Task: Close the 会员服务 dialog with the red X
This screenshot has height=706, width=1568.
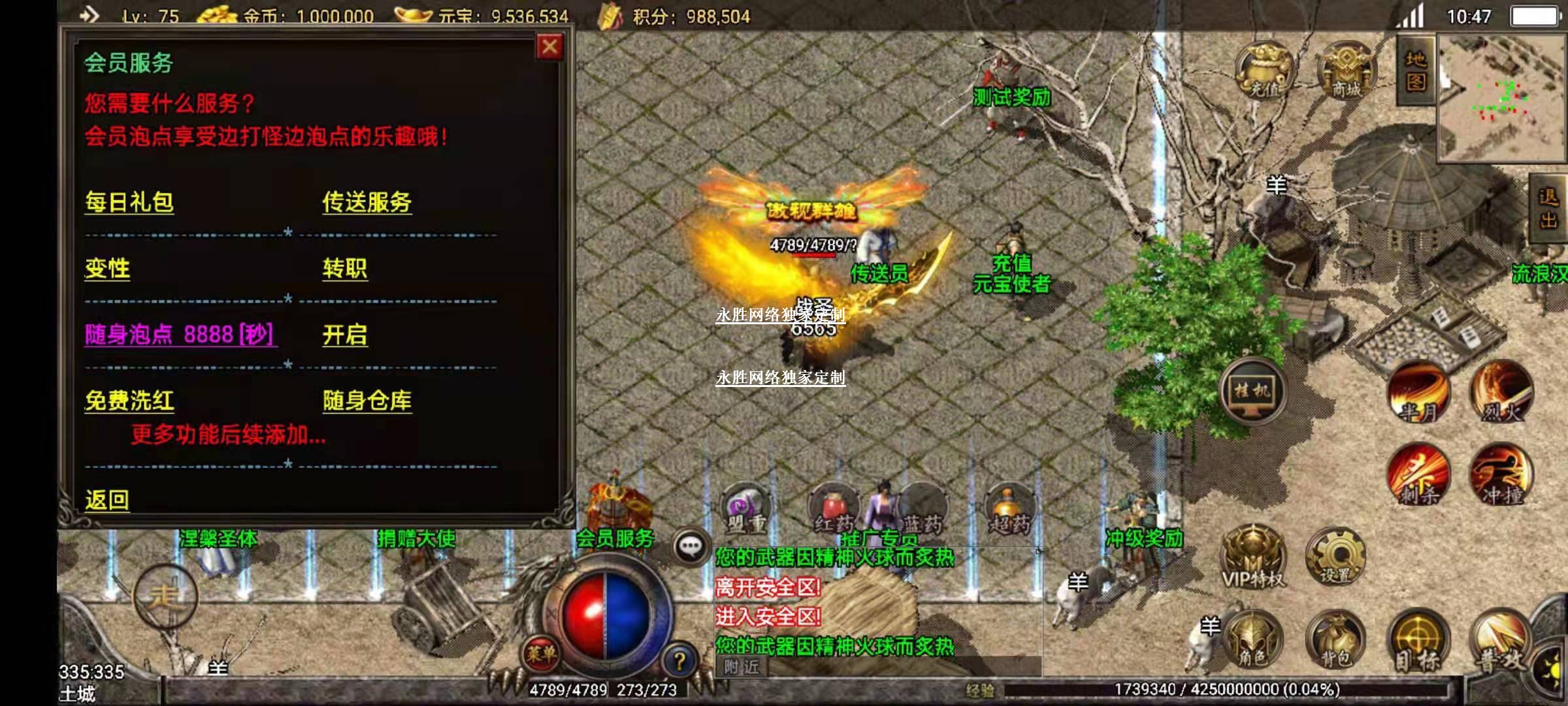Action: tap(549, 47)
